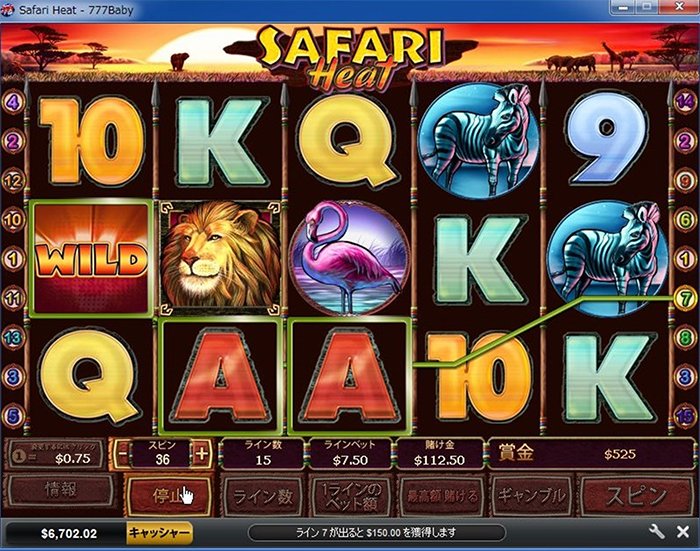Click the ライン数 lines button
Screen dimensions: 700x551
[x=262, y=495]
